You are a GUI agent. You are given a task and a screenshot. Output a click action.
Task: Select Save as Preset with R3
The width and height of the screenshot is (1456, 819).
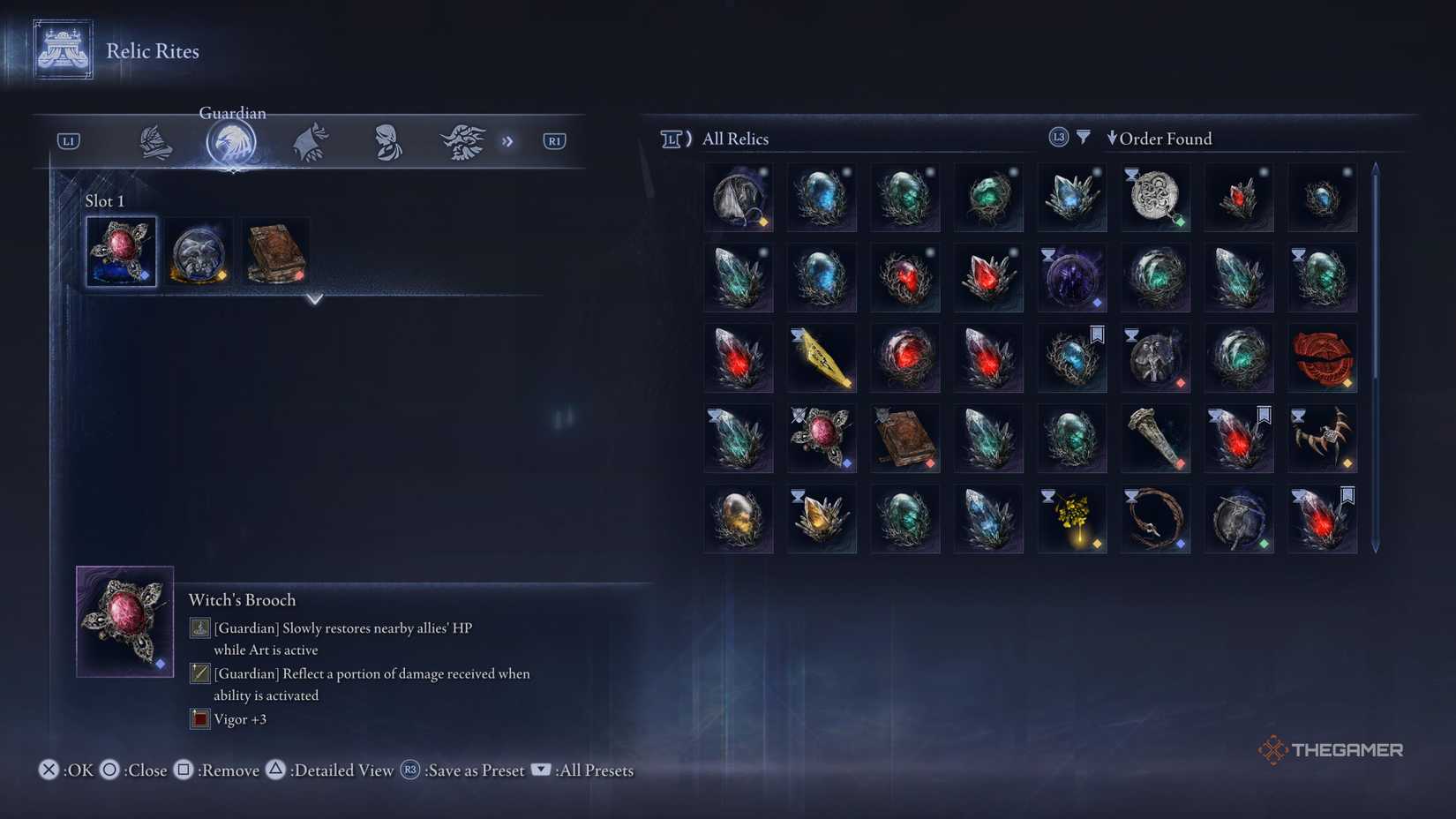click(409, 770)
